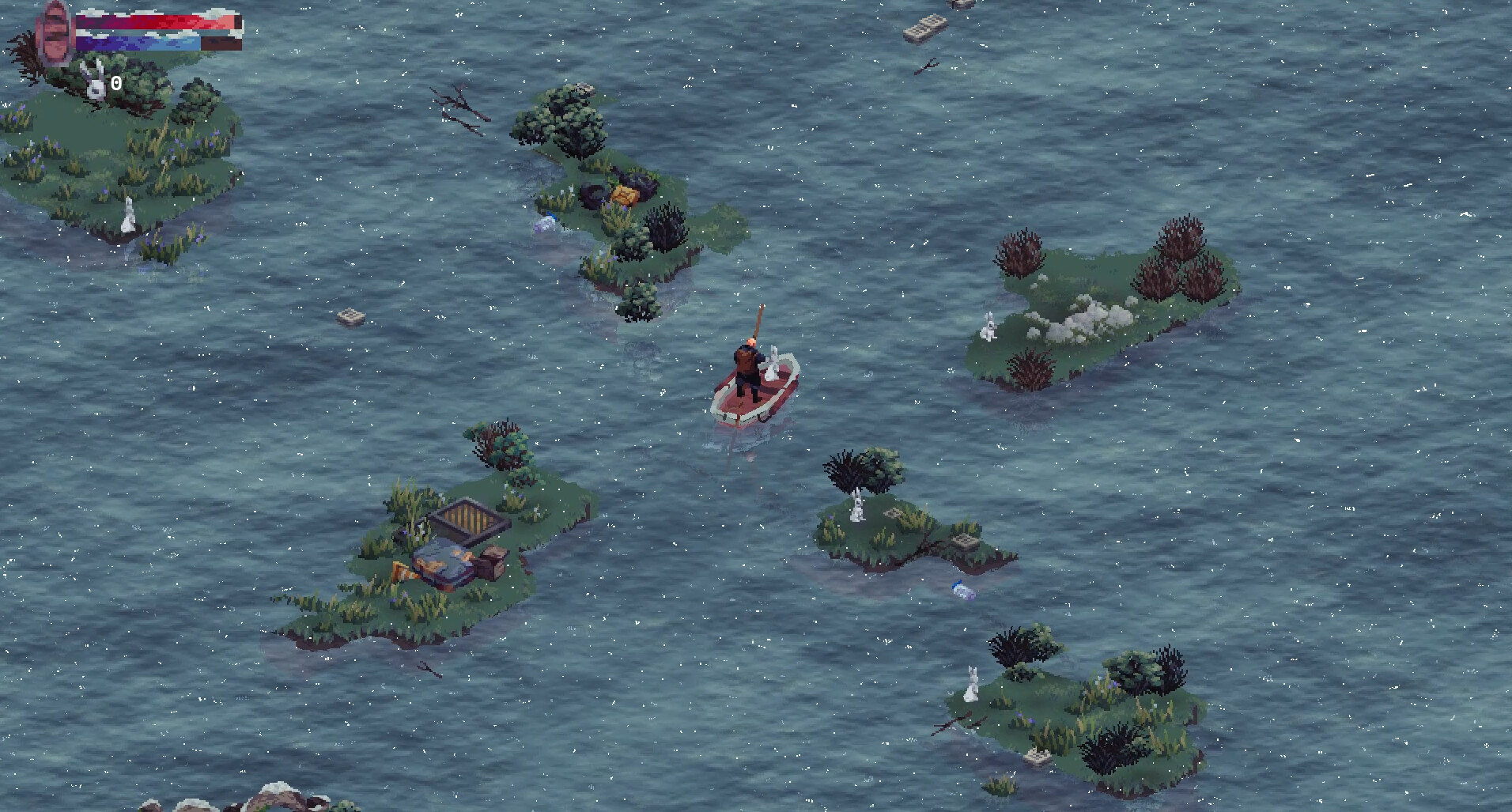Click the metal grate on the southwestern island

[x=463, y=518]
